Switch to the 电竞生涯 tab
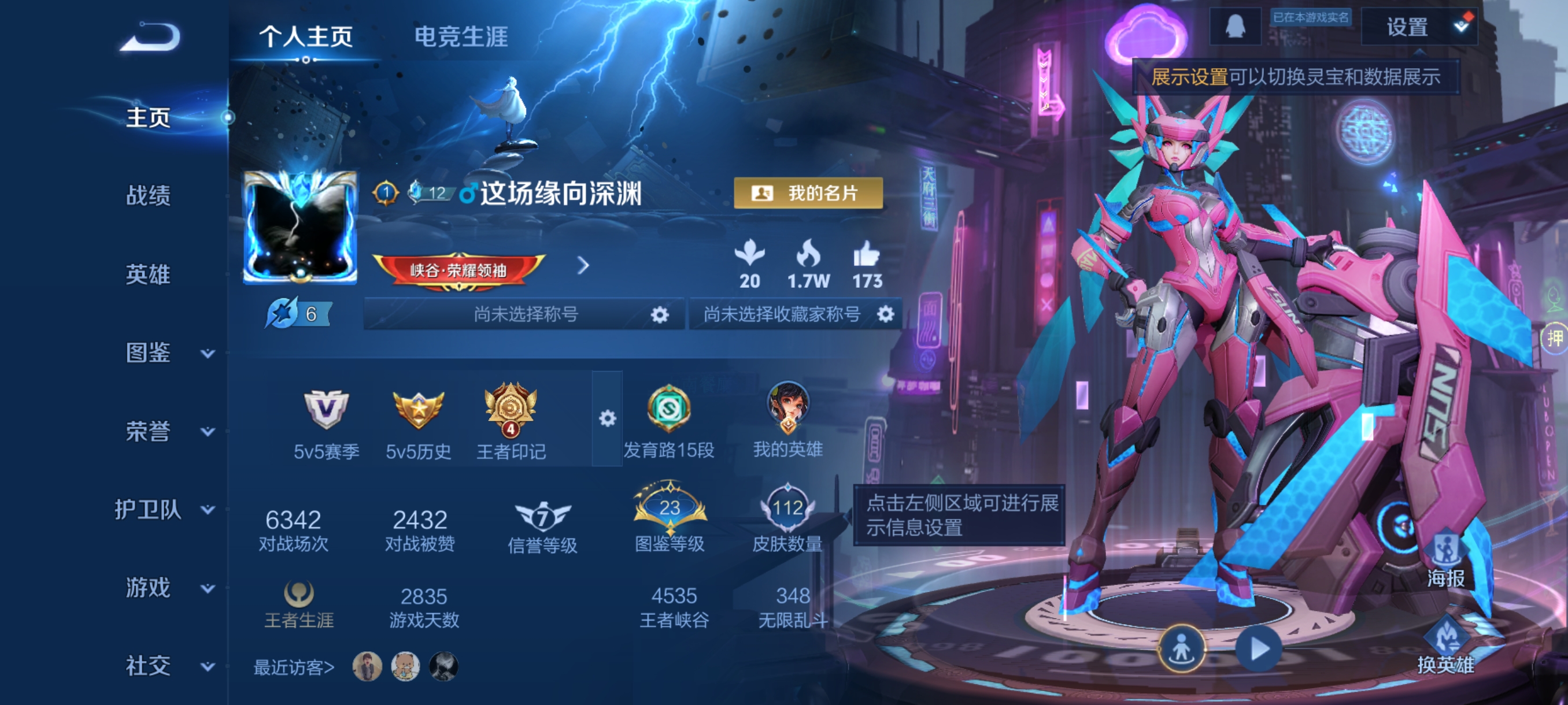The width and height of the screenshot is (1568, 705). [x=460, y=36]
